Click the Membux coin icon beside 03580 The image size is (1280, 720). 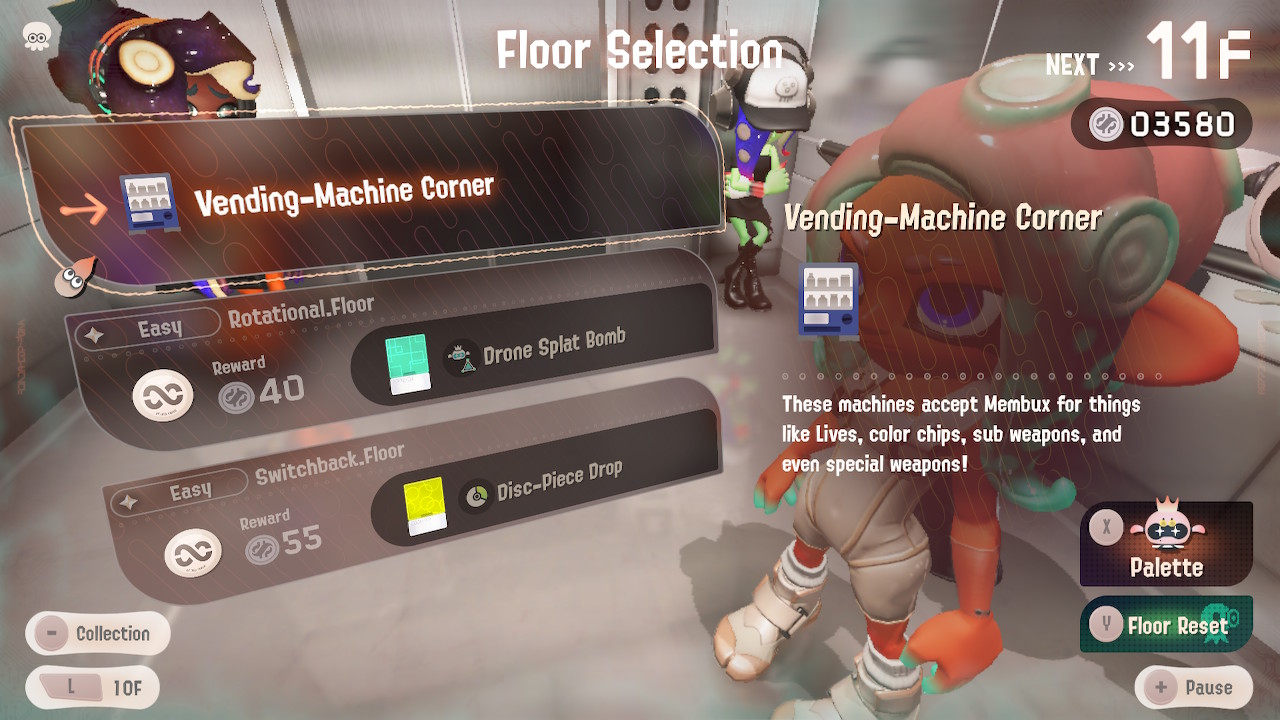coord(1106,125)
